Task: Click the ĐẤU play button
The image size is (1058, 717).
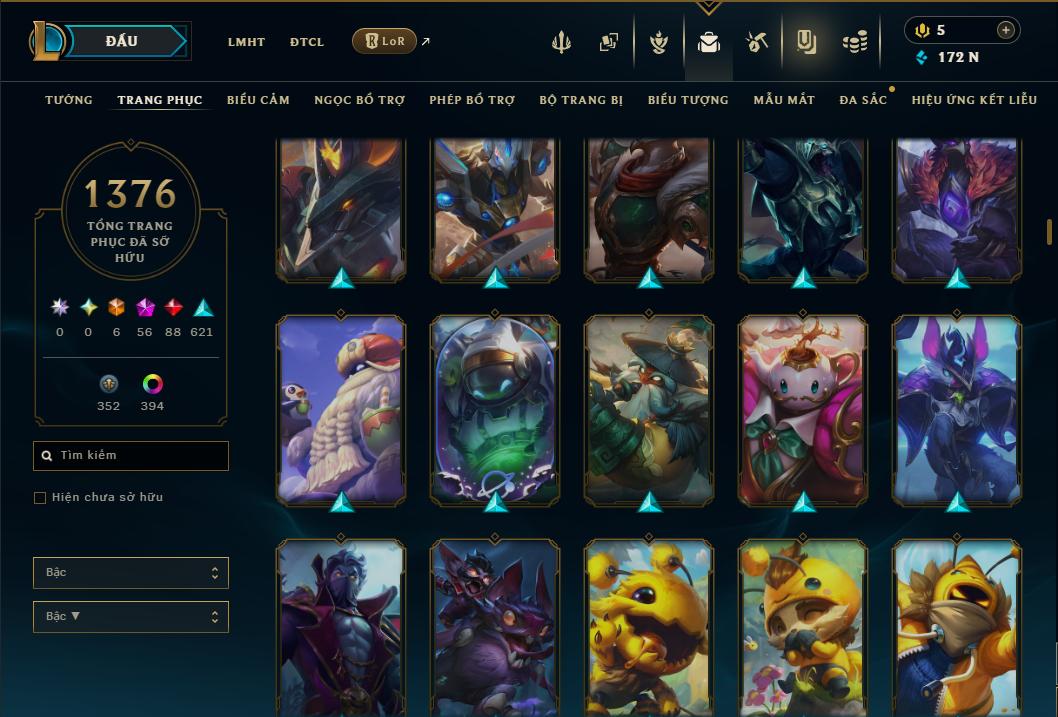Action: [x=121, y=41]
